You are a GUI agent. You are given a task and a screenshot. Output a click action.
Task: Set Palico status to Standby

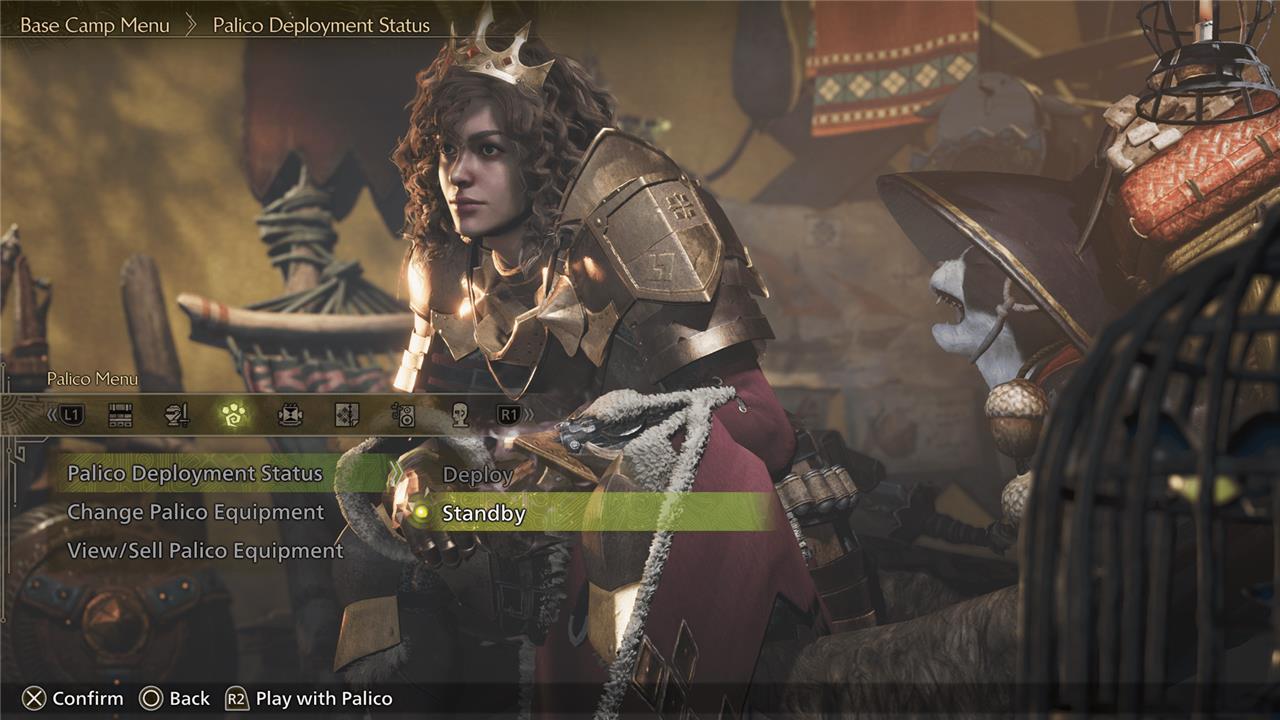[484, 514]
